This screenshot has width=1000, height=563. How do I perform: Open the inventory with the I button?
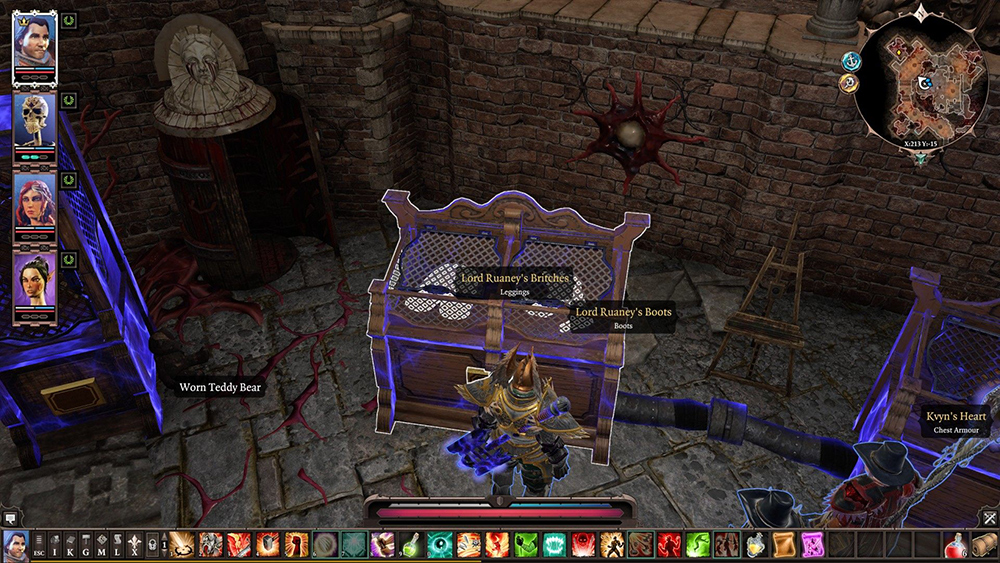55,545
